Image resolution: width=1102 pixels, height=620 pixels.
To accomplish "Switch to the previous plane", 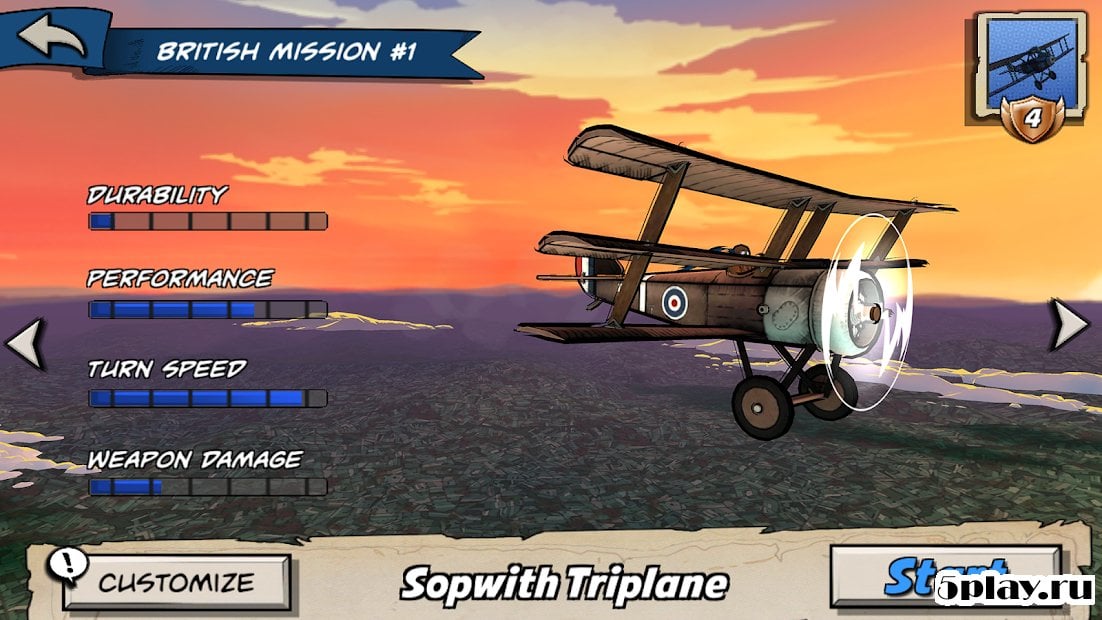I will (24, 343).
